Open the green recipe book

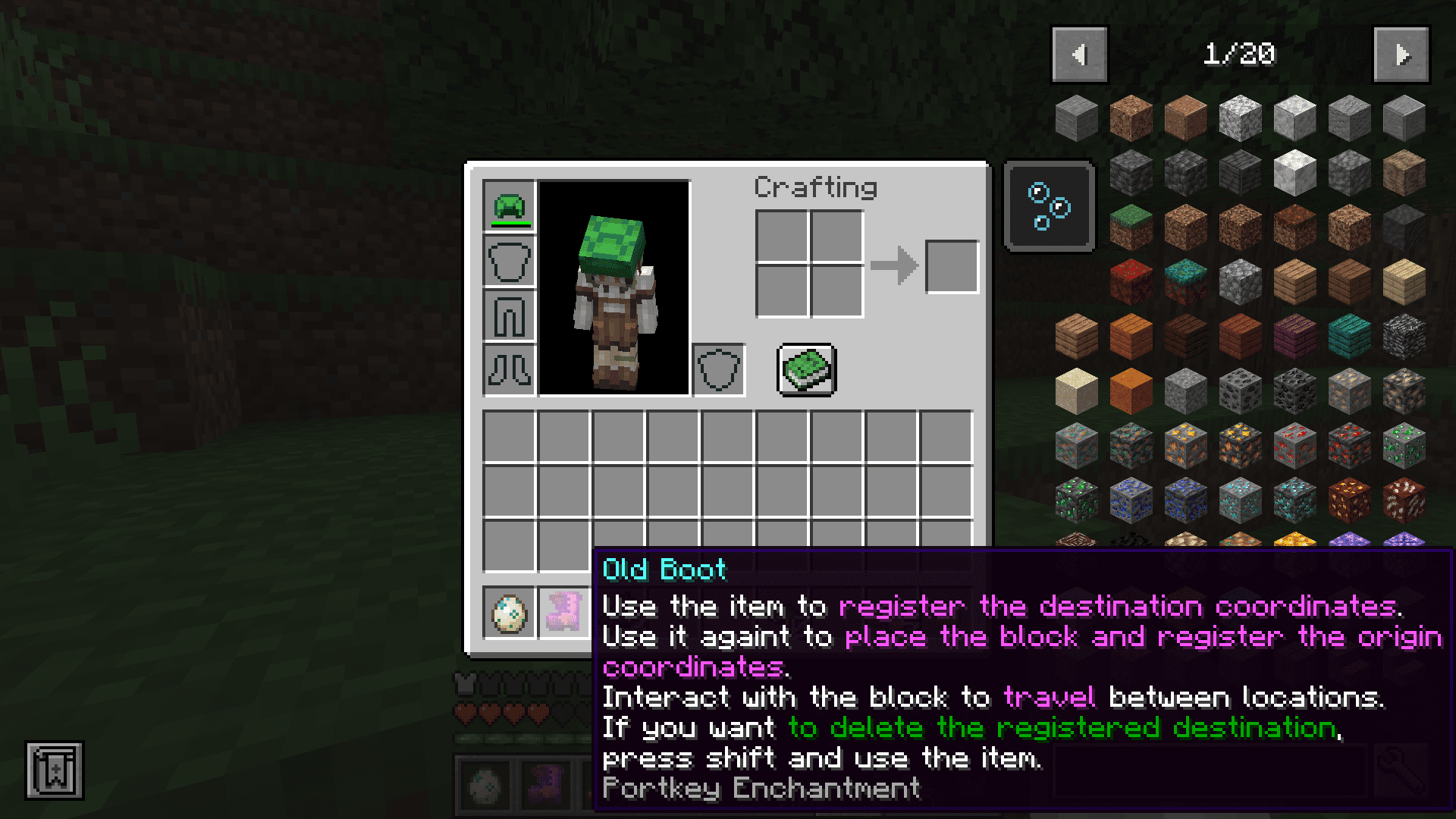[807, 370]
